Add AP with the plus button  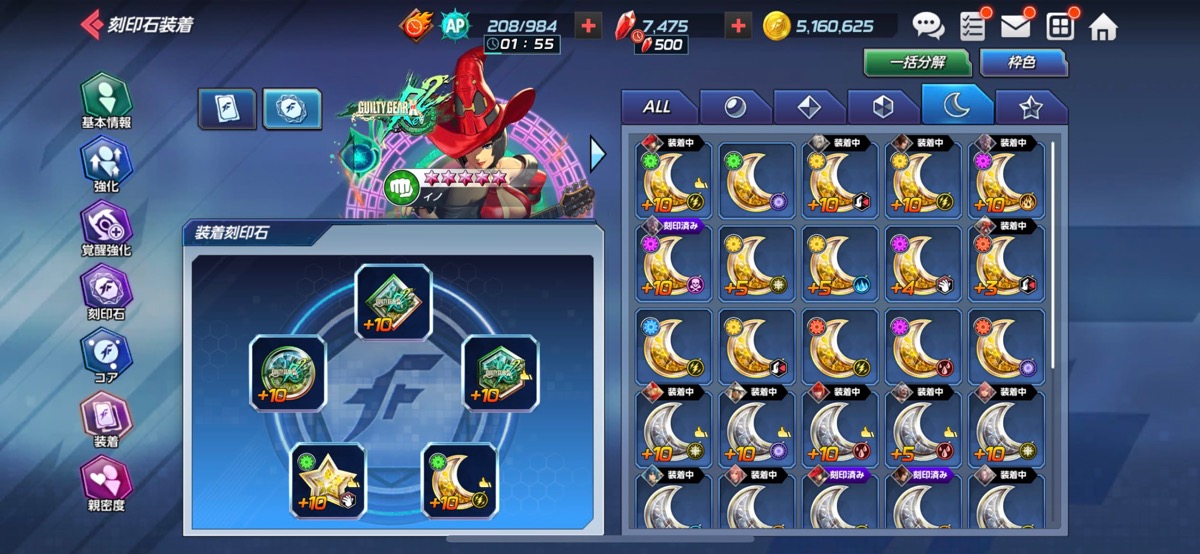click(589, 26)
